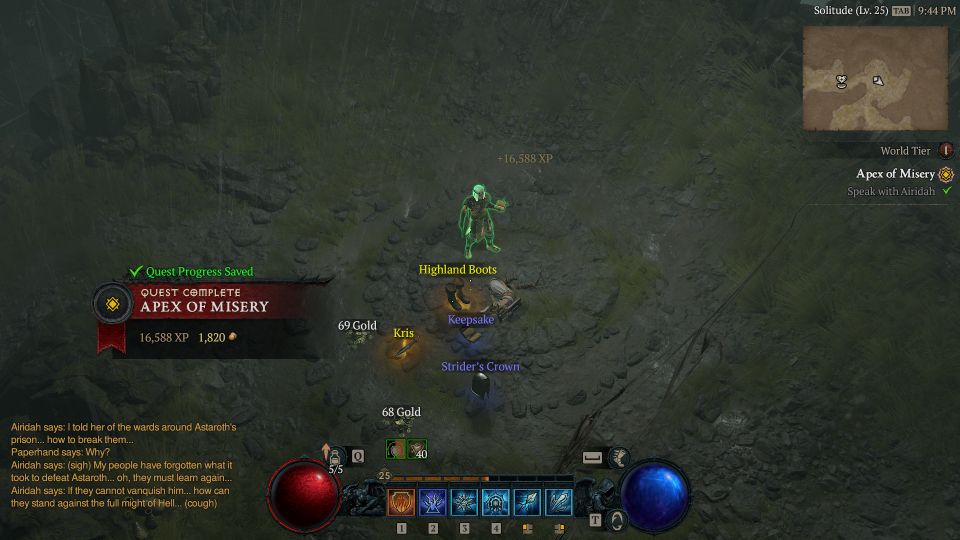The width and height of the screenshot is (960, 540).
Task: Drink the healing potion icon
Action: (336, 457)
